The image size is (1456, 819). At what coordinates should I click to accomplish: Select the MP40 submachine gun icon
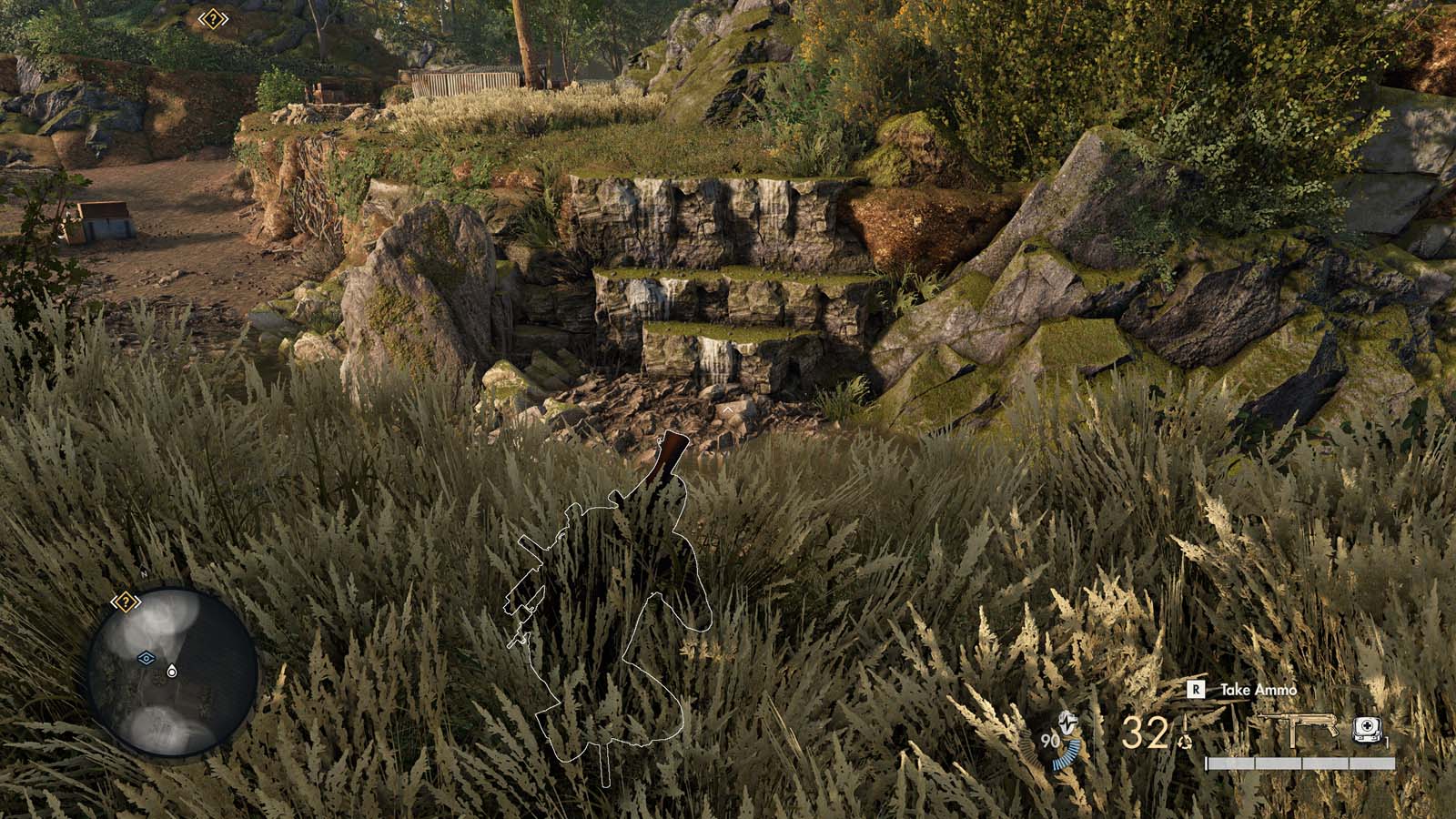1296,726
